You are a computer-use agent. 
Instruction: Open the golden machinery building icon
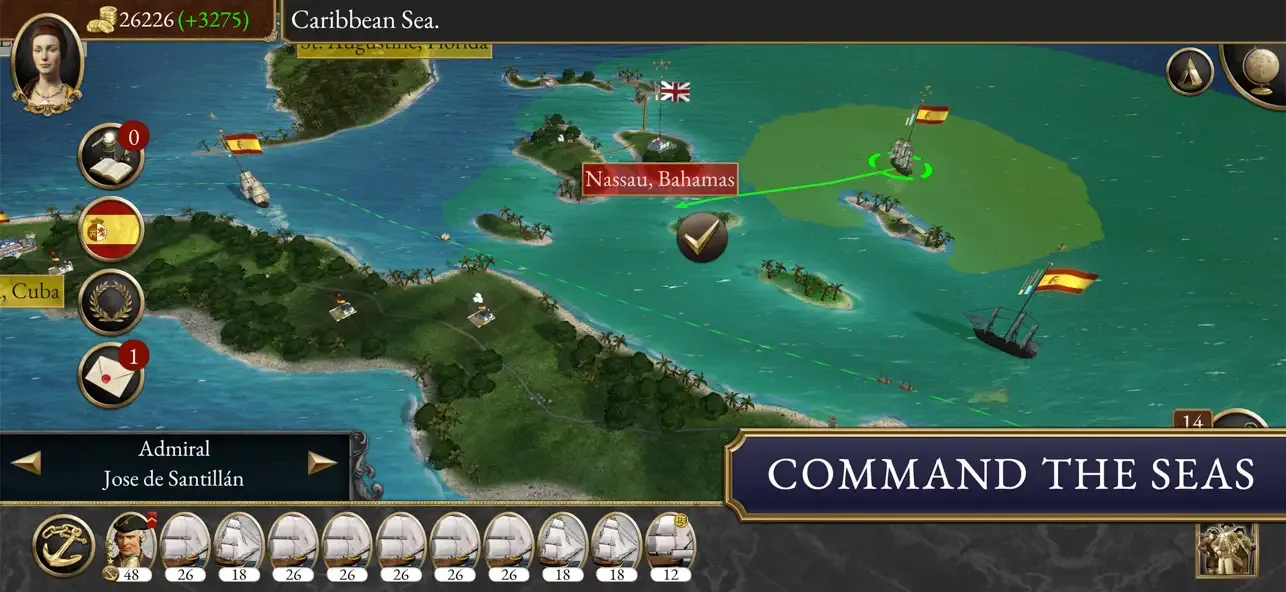1226,550
